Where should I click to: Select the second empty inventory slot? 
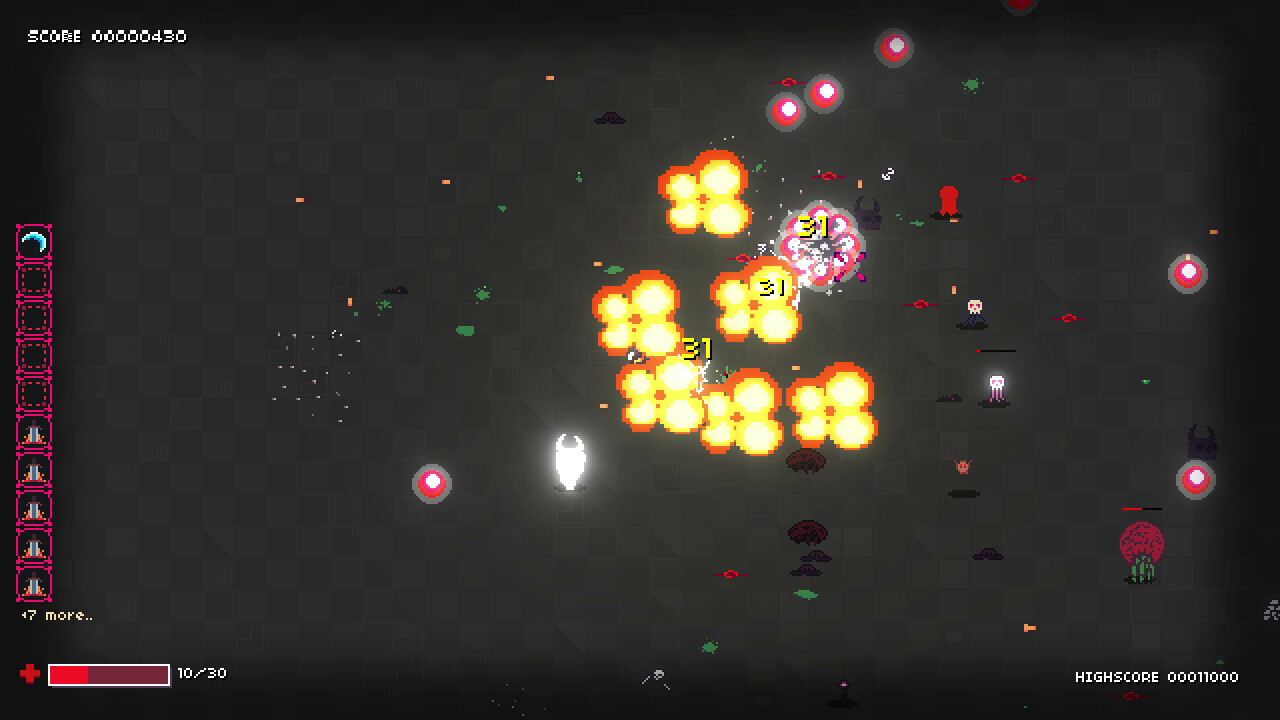33,316
